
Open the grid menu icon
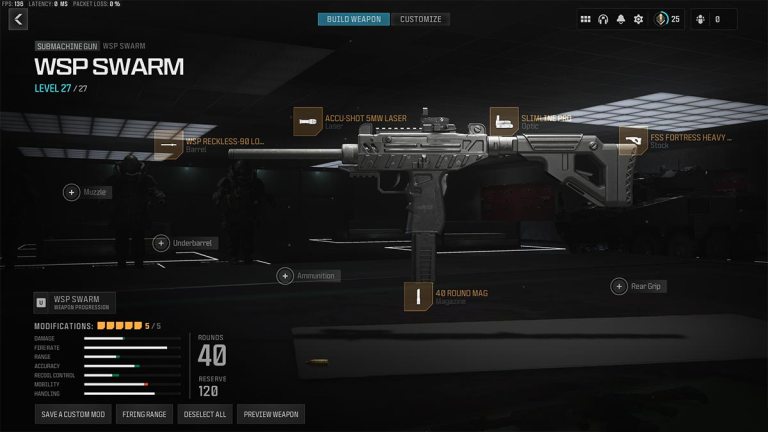click(585, 19)
